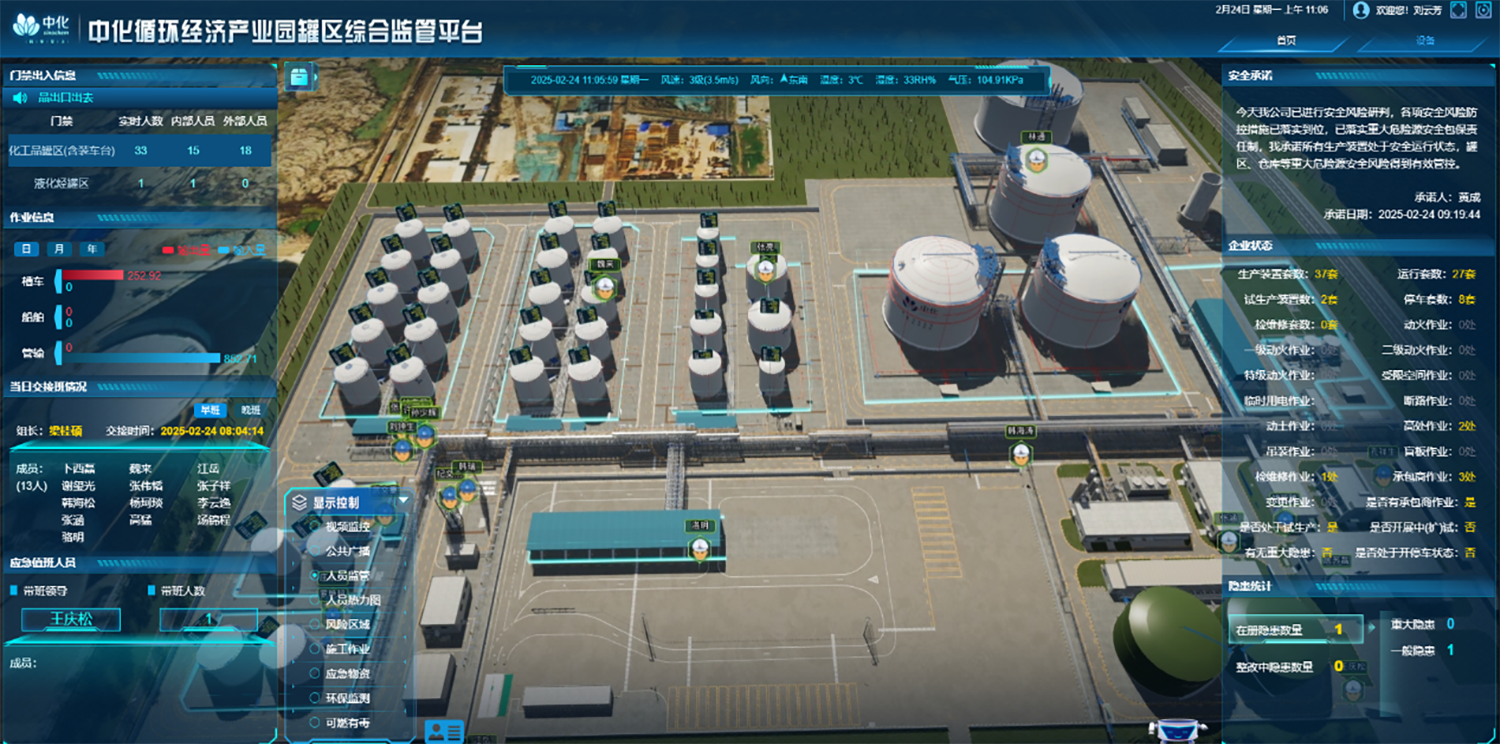Collapse the 显示控制 panel arrow

pos(403,501)
